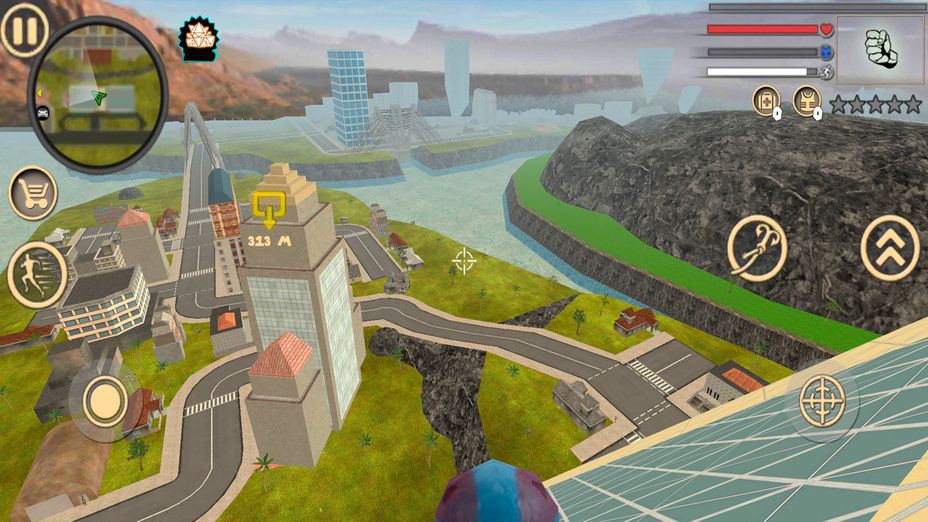928x522 pixels.
Task: Tap the crosshair aim button
Action: [822, 402]
